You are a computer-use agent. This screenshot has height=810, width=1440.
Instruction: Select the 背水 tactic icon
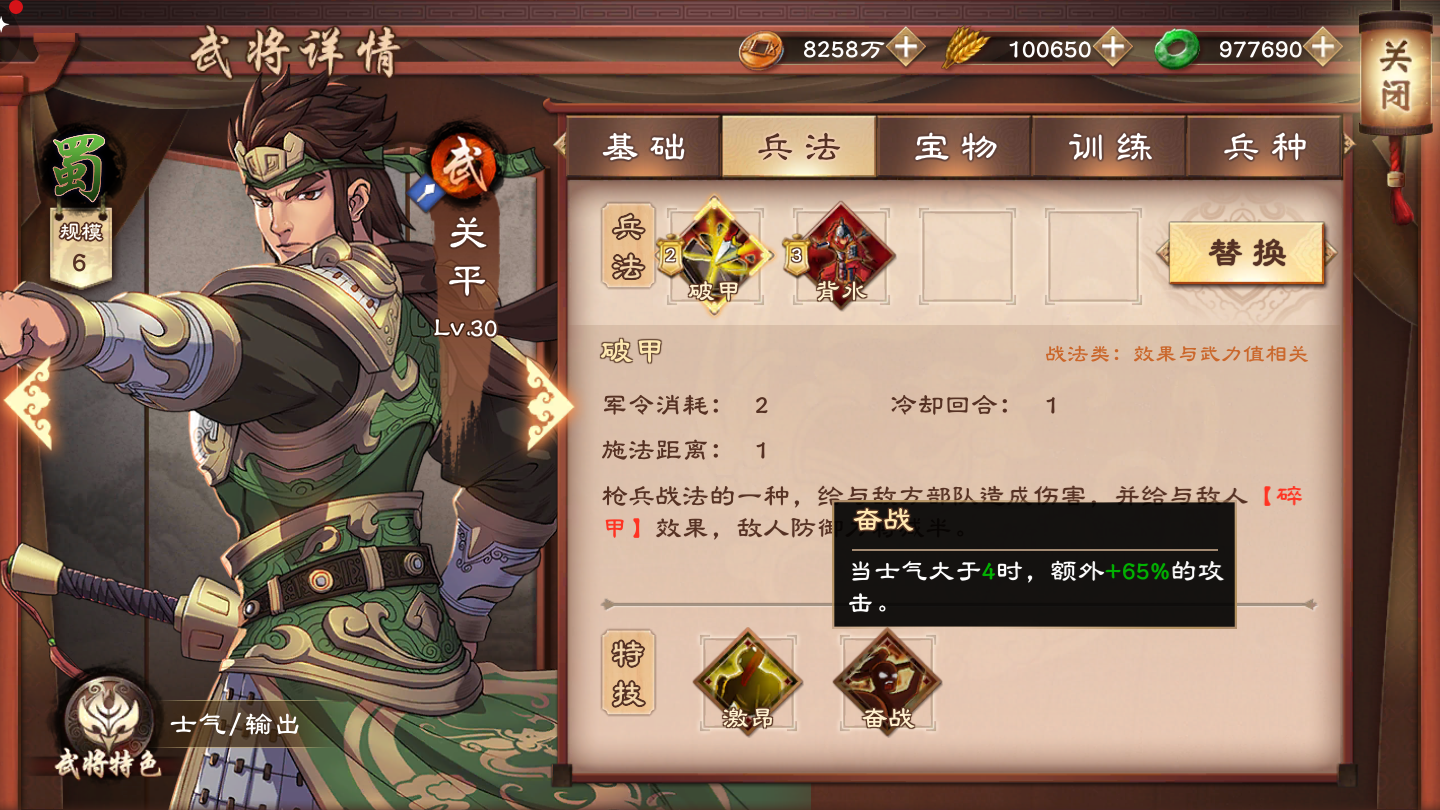pos(841,255)
